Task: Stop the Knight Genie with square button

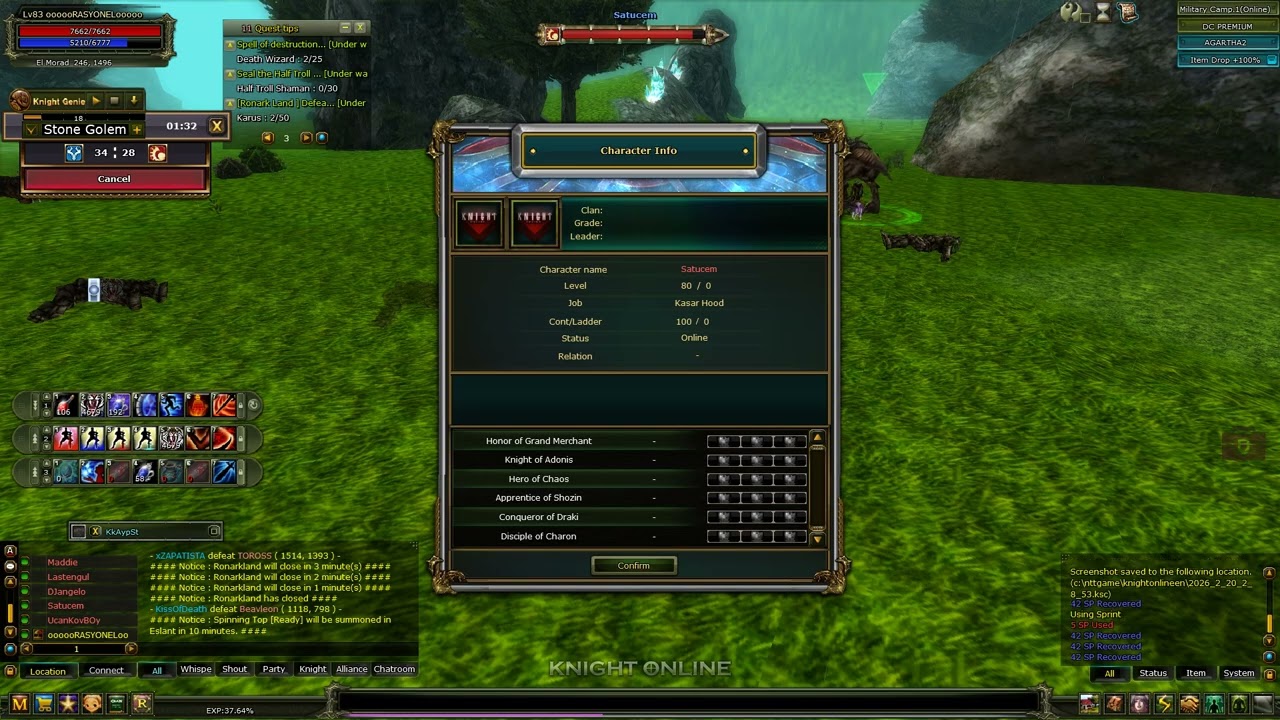Action: [114, 101]
